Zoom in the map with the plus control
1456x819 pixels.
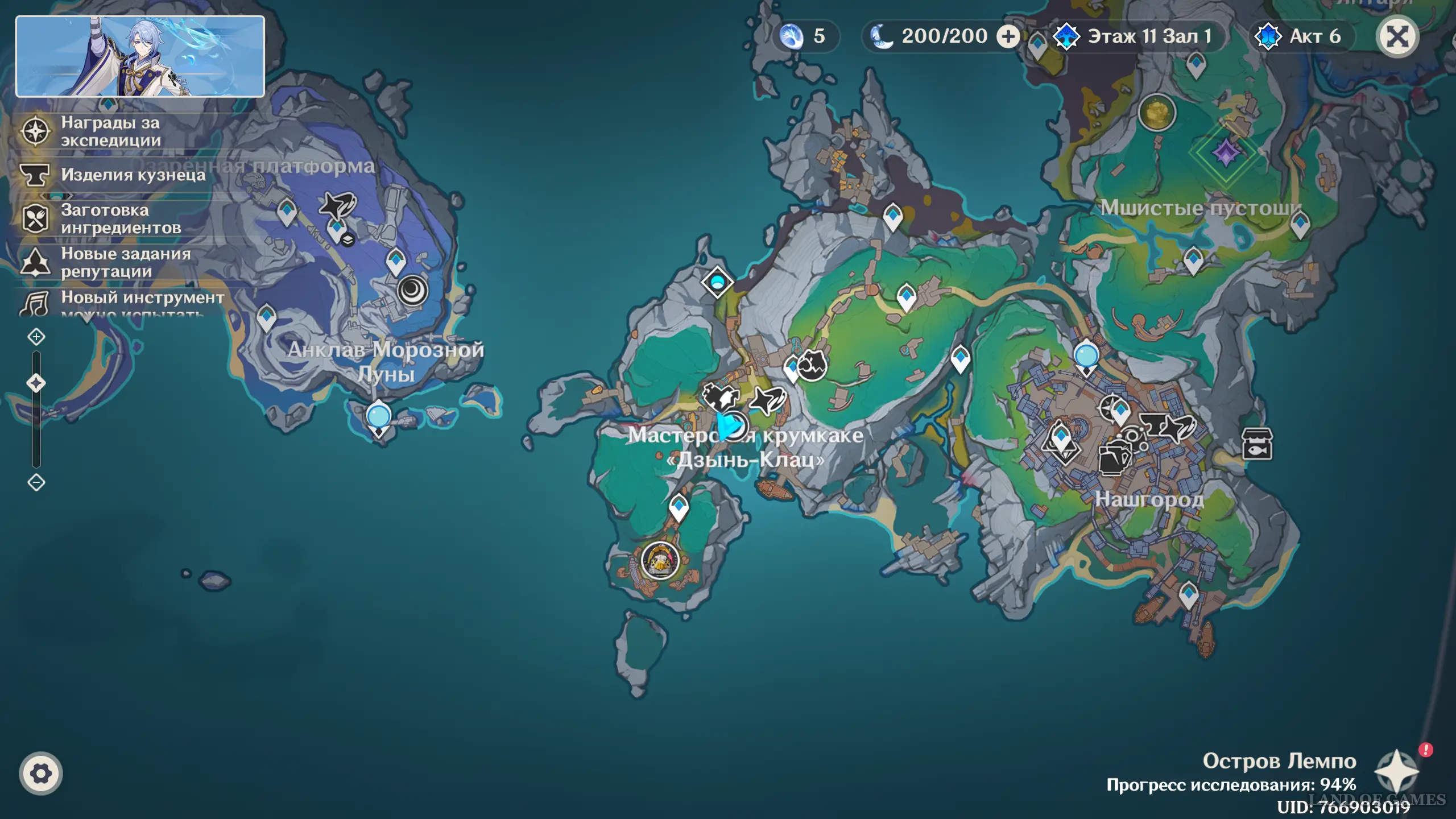36,337
